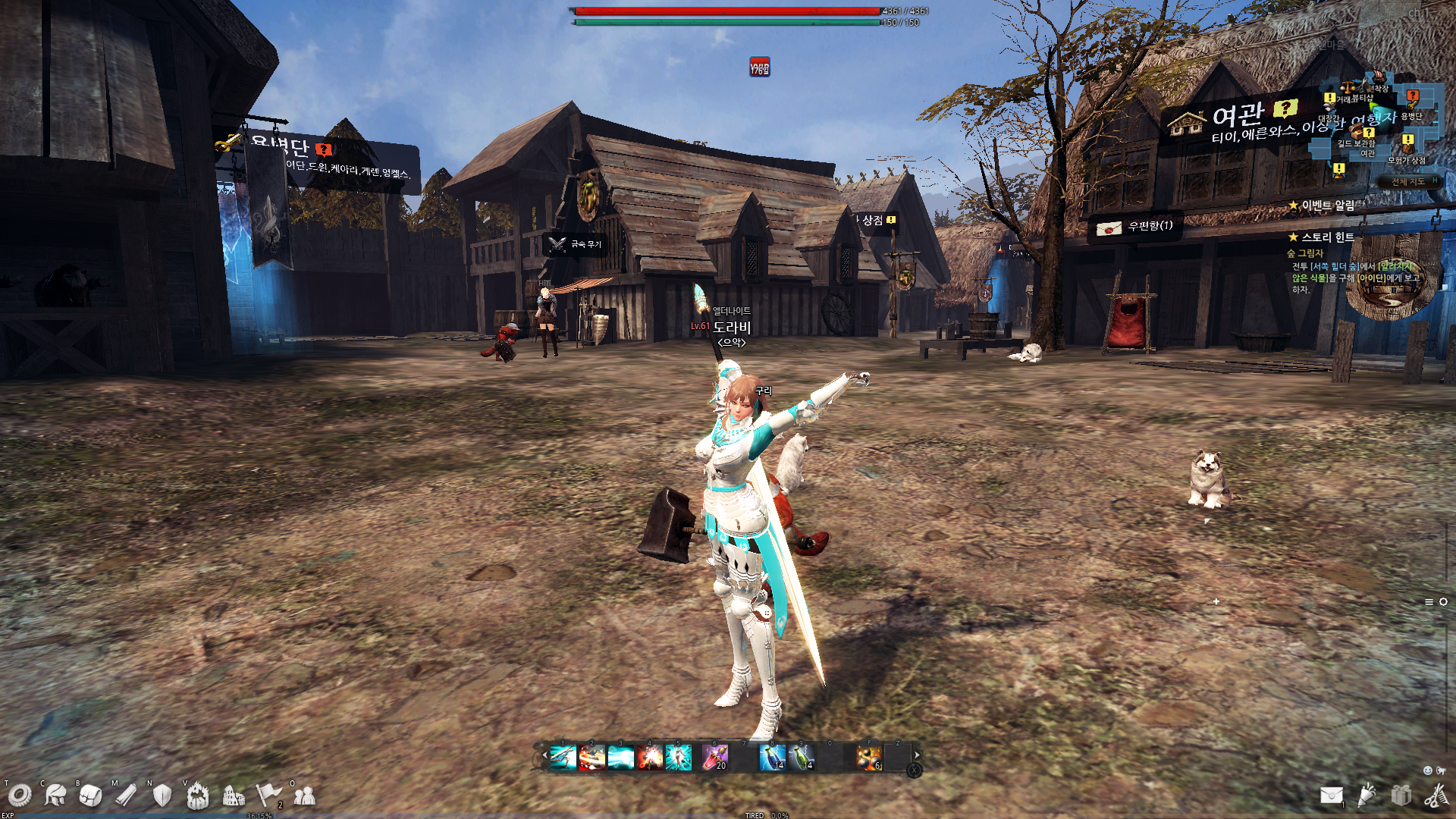The width and height of the screenshot is (1456, 819).
Task: Trigger the cyan energy beam skill
Action: click(620, 757)
